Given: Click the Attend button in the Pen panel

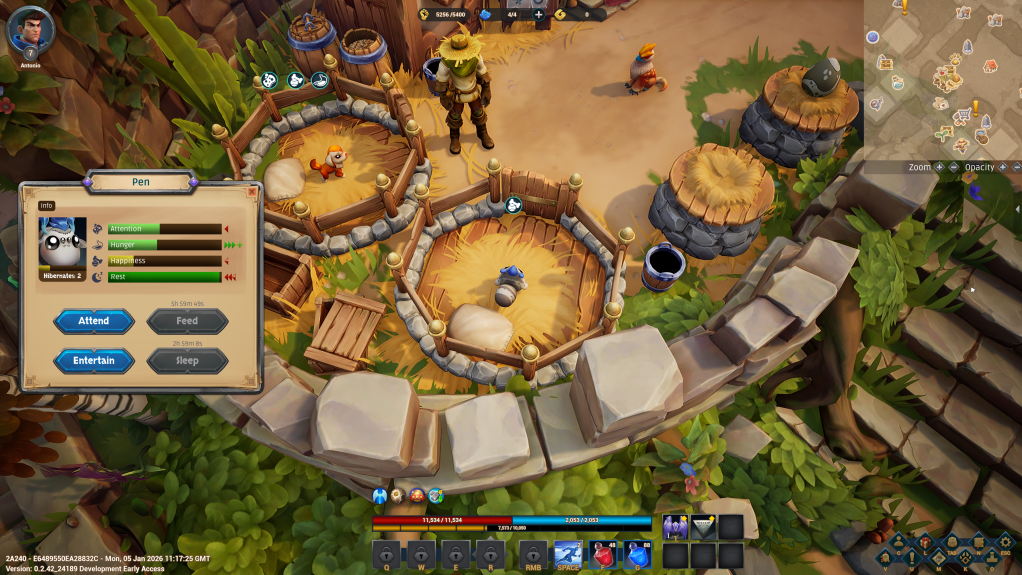Looking at the screenshot, I should pyautogui.click(x=93, y=321).
